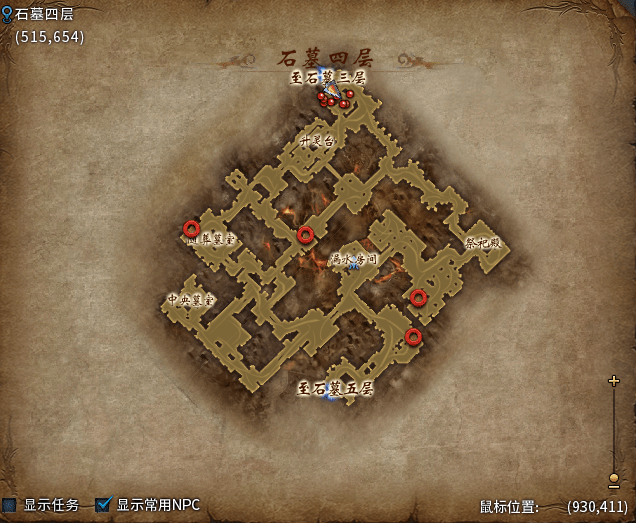Click the 升灵台 location label

pos(317,141)
